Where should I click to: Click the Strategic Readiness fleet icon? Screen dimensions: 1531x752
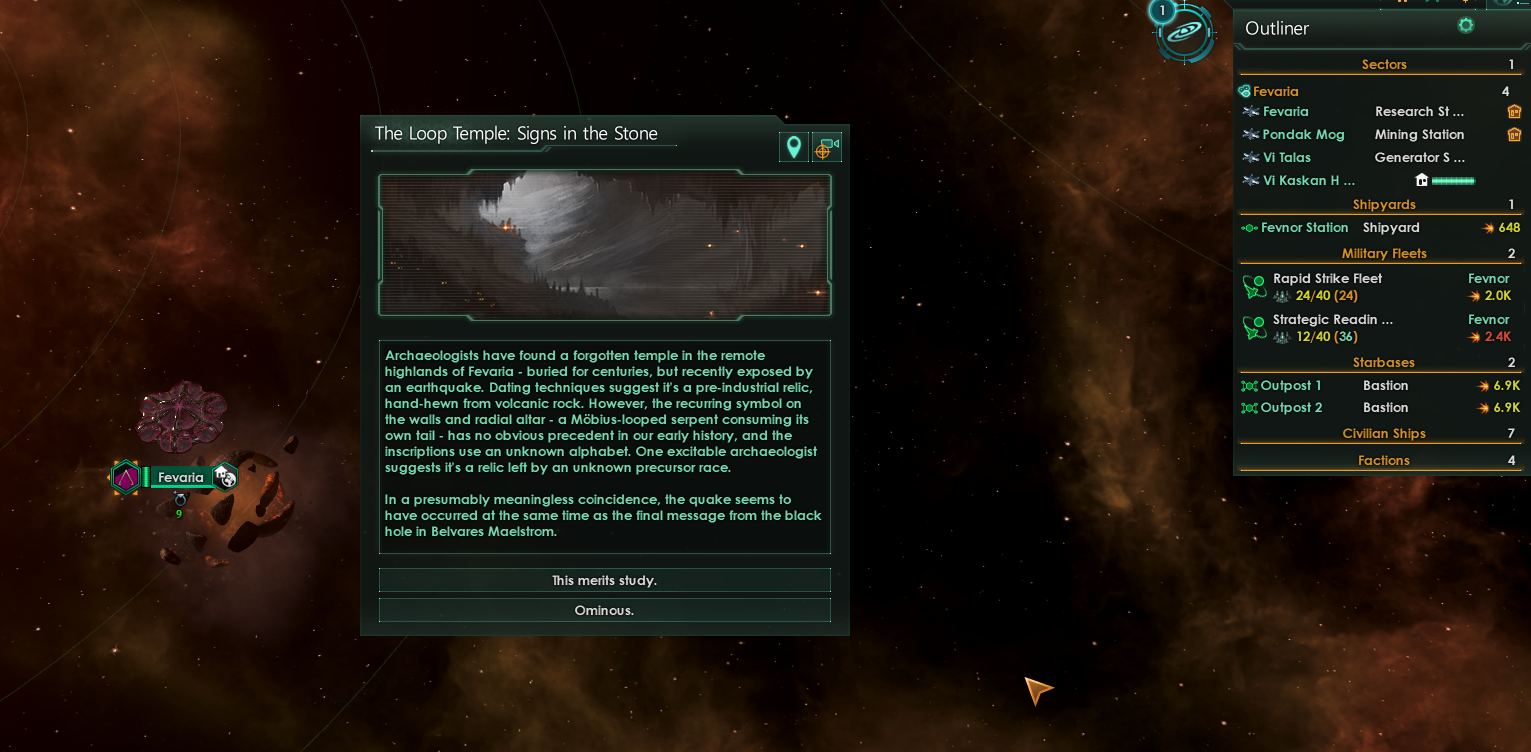(1254, 327)
